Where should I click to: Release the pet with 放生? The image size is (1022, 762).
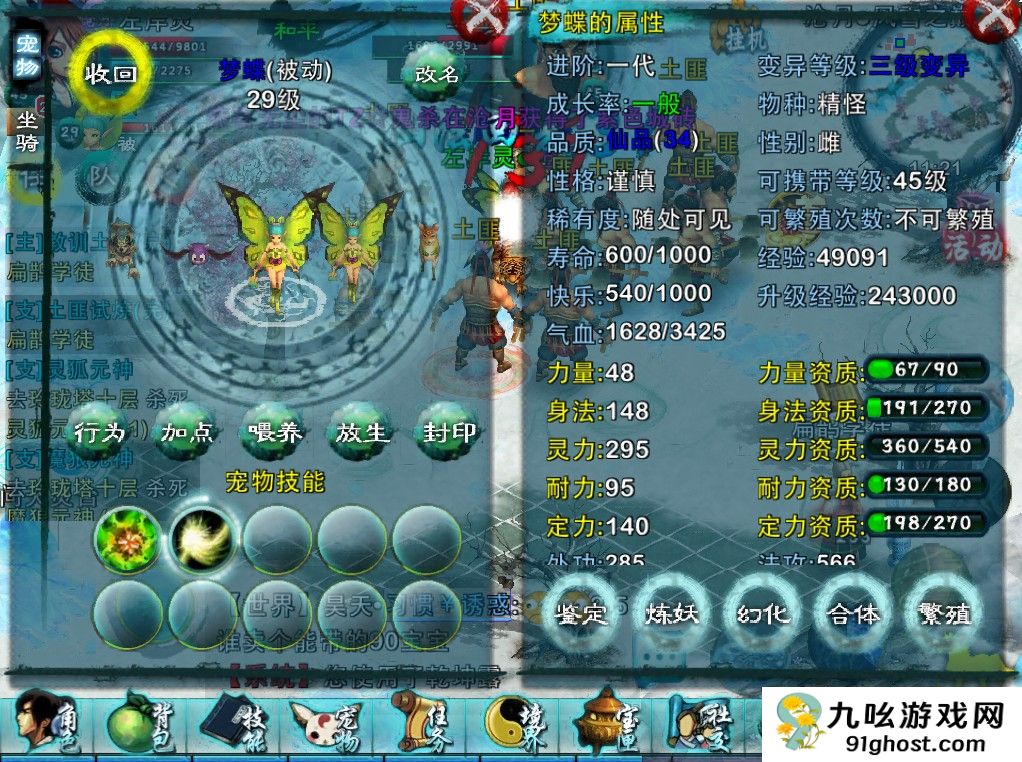tap(361, 432)
